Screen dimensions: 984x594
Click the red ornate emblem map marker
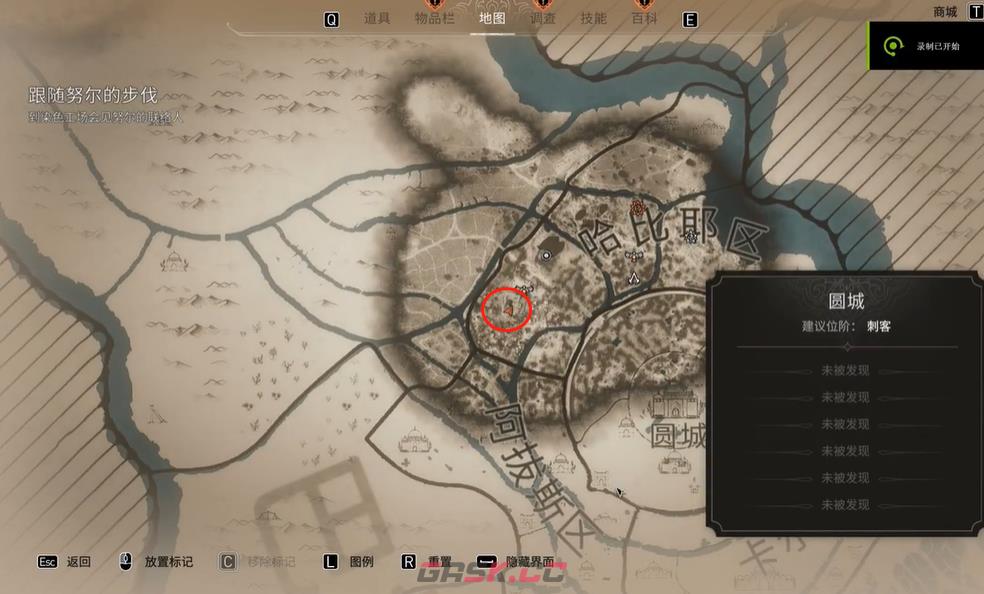637,207
